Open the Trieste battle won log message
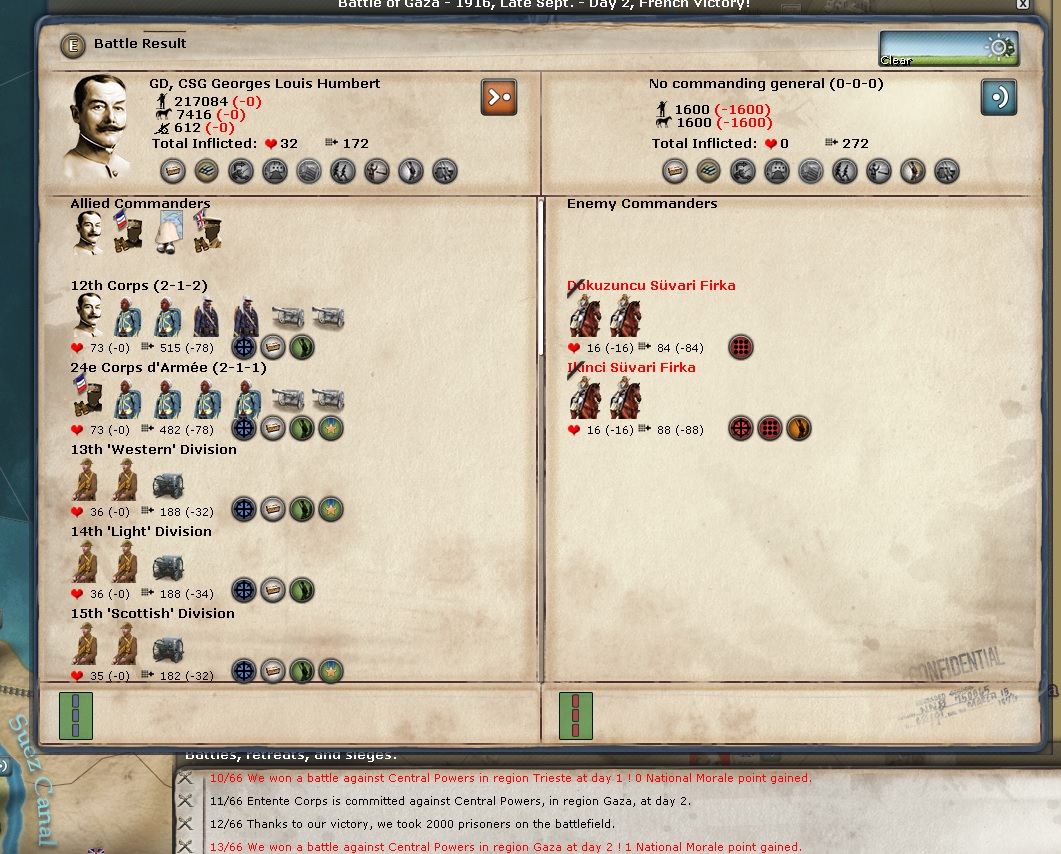The width and height of the screenshot is (1061, 854). (510, 778)
